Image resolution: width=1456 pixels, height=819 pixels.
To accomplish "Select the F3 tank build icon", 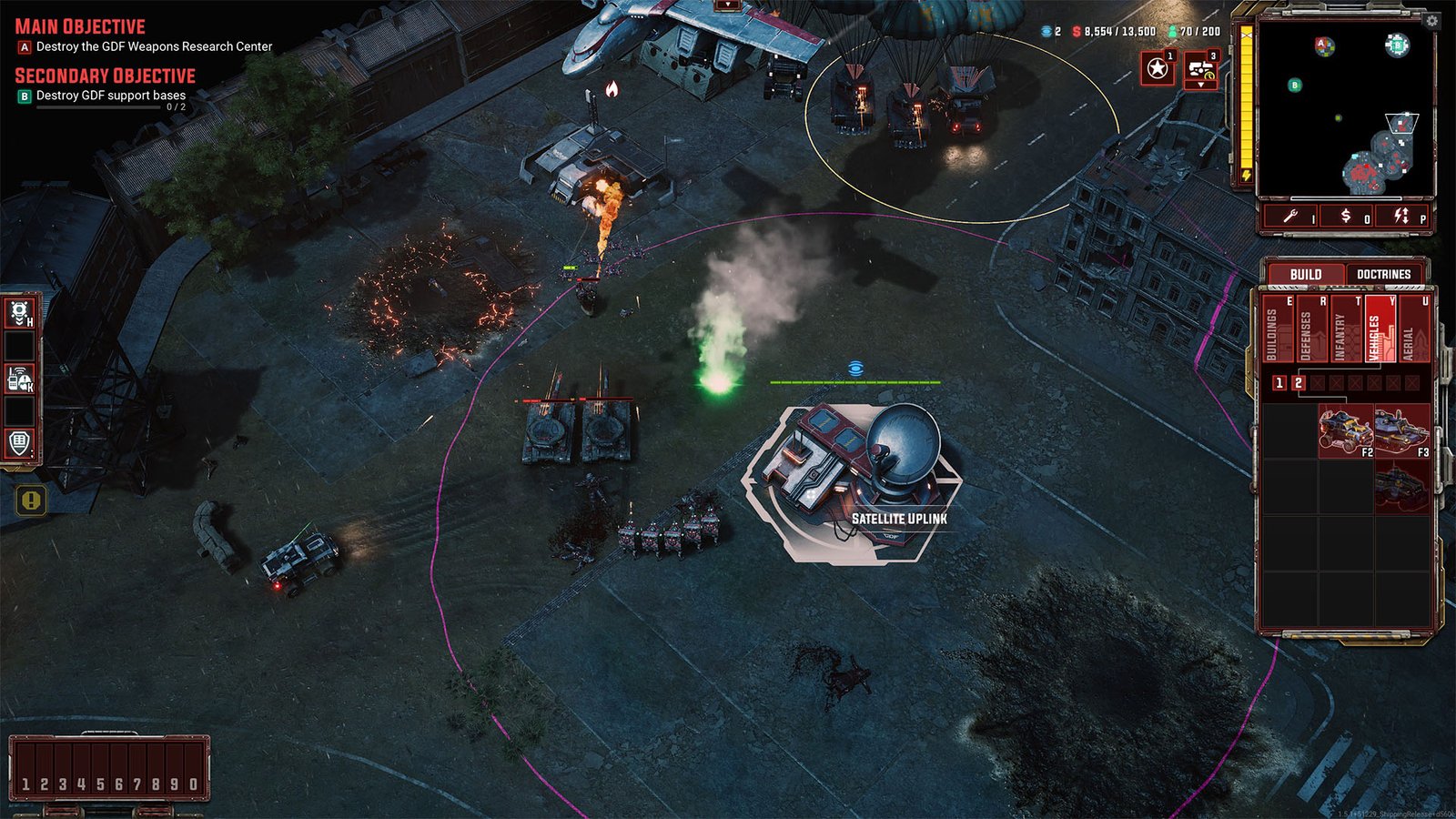I will 1403,430.
